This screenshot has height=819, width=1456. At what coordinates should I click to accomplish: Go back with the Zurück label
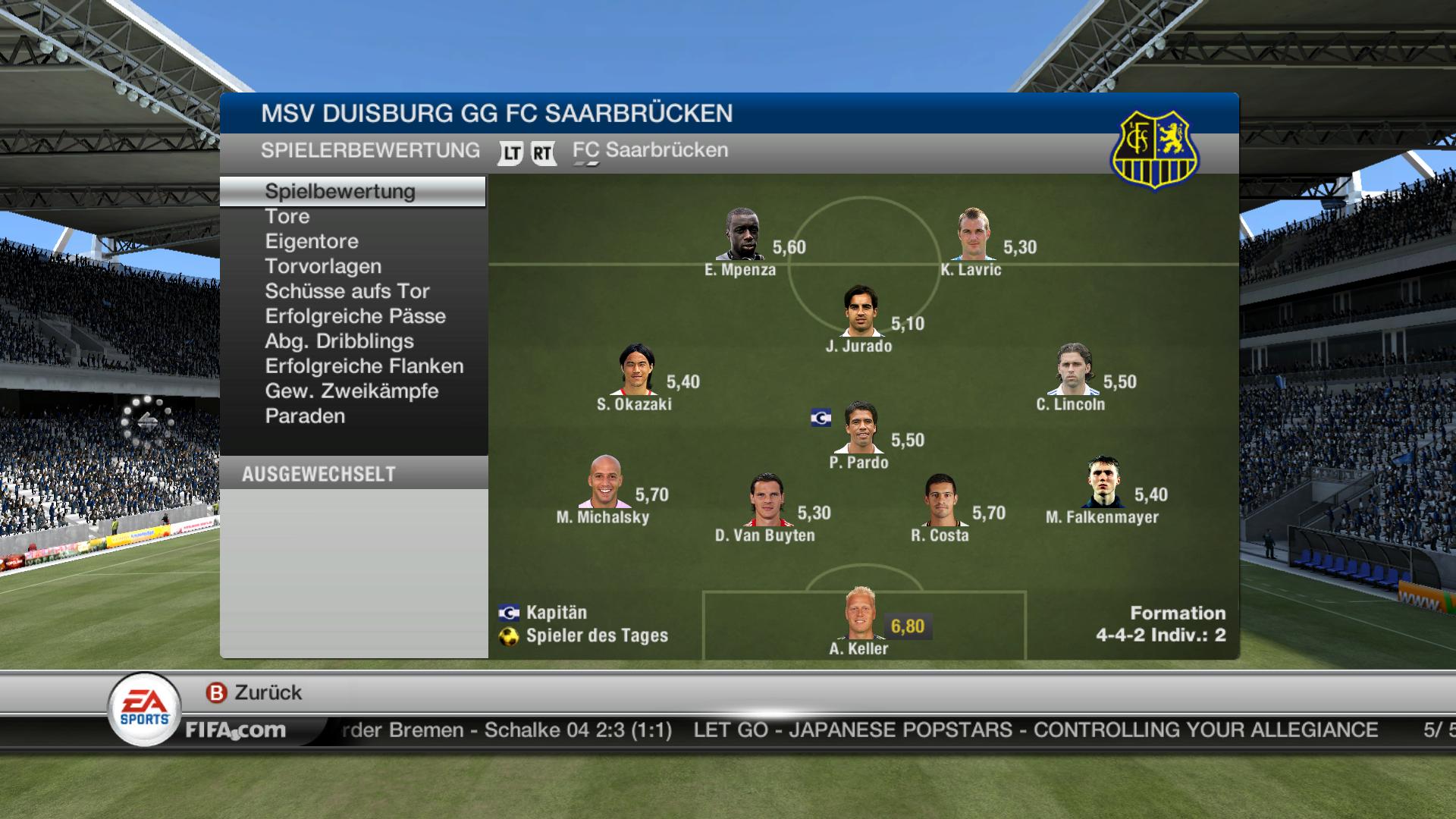267,693
